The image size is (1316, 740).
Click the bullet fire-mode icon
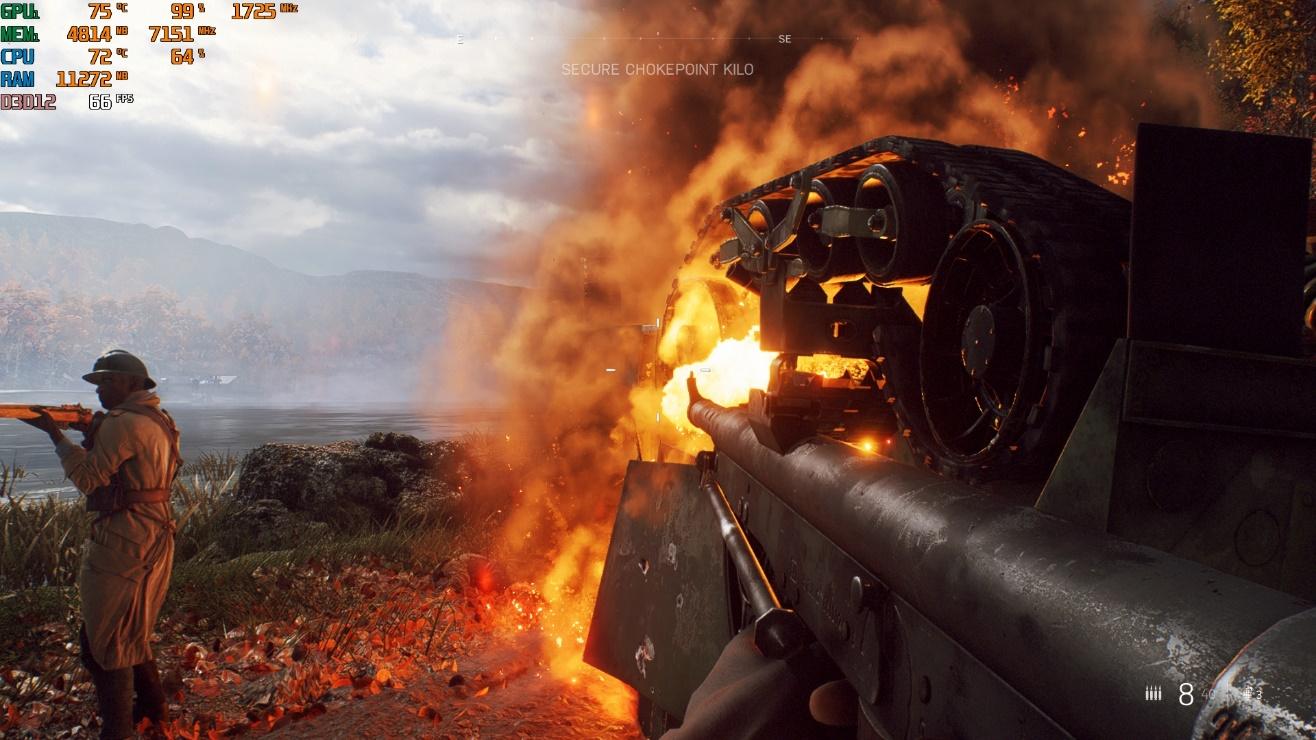[x=1153, y=693]
